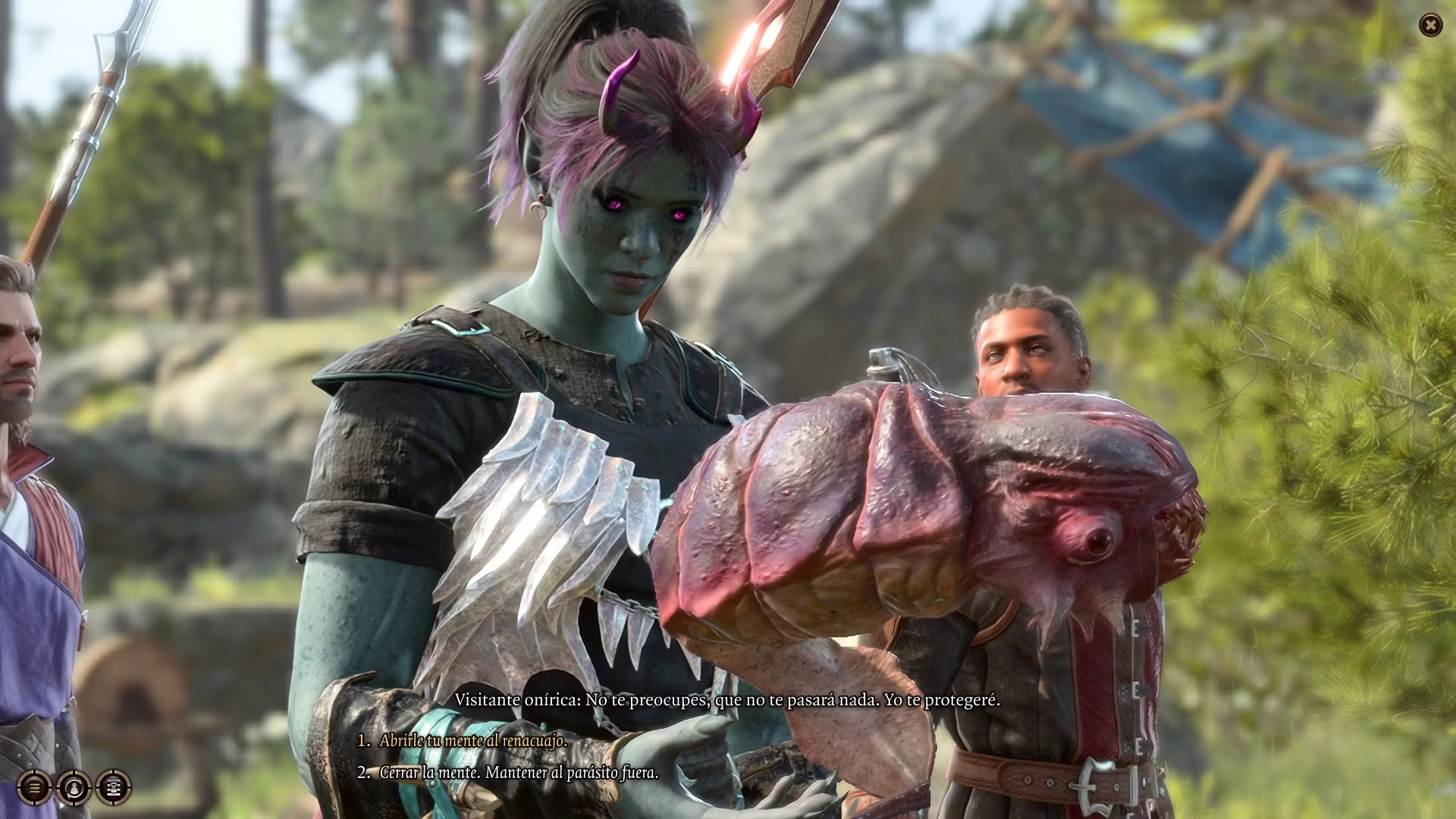The height and width of the screenshot is (819, 1456).
Task: Open the stacked-lines menu icon
Action: pyautogui.click(x=34, y=787)
